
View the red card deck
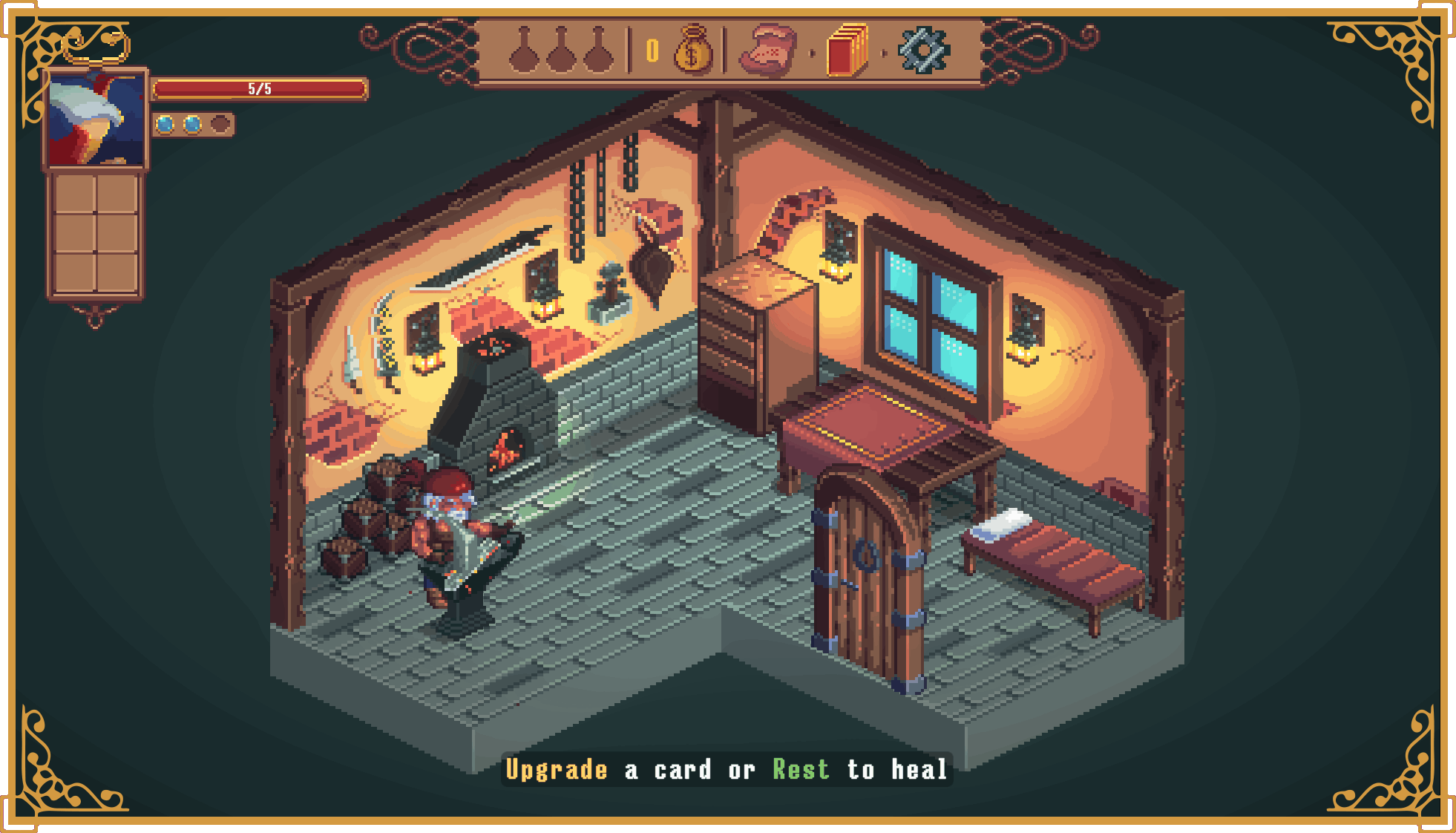[847, 50]
